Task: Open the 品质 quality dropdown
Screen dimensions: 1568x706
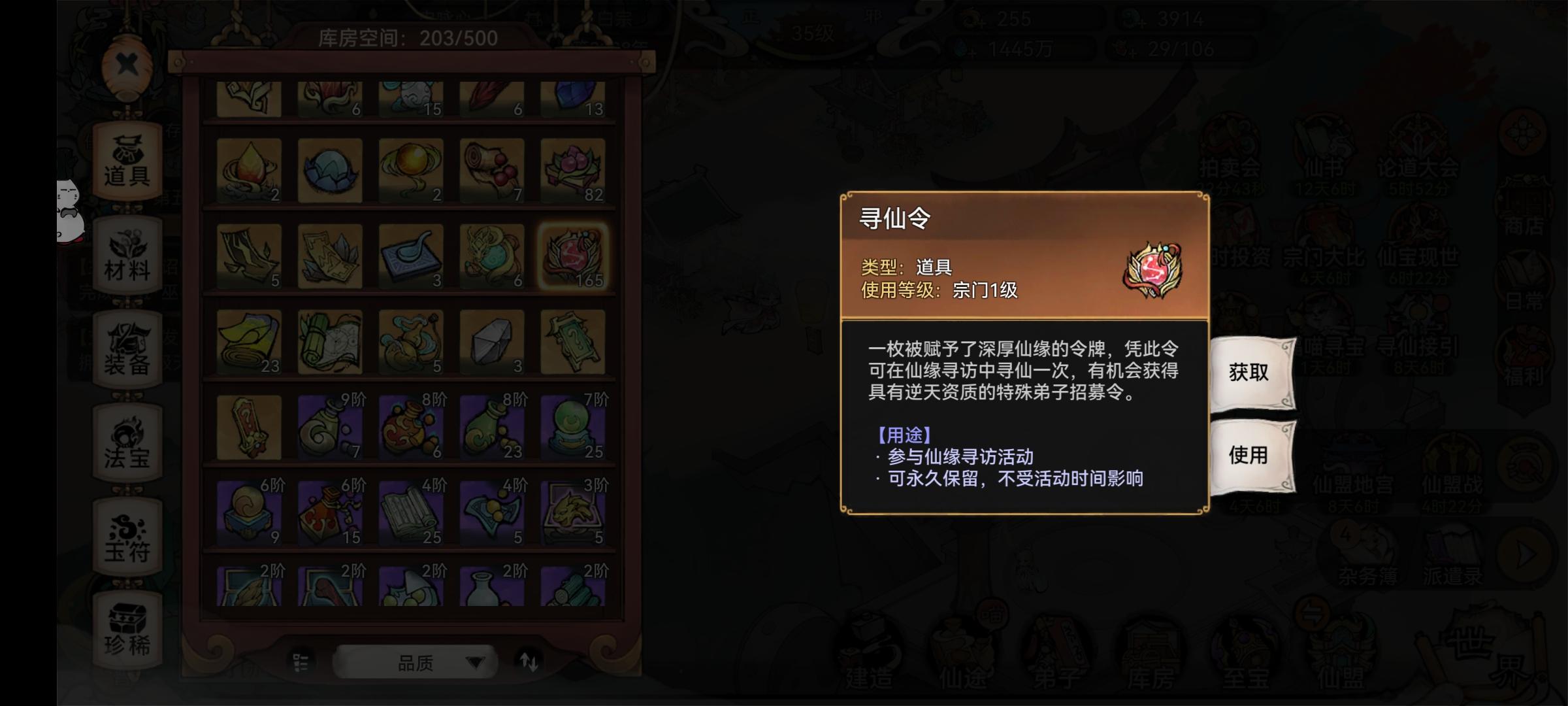Action: [416, 664]
